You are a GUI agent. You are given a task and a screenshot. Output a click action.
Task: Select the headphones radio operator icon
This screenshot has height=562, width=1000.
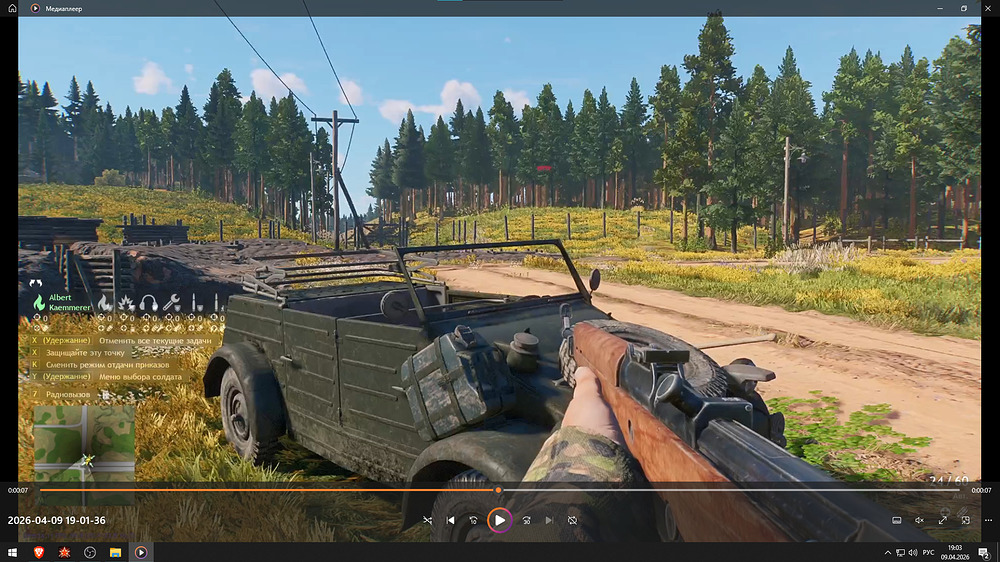(149, 302)
